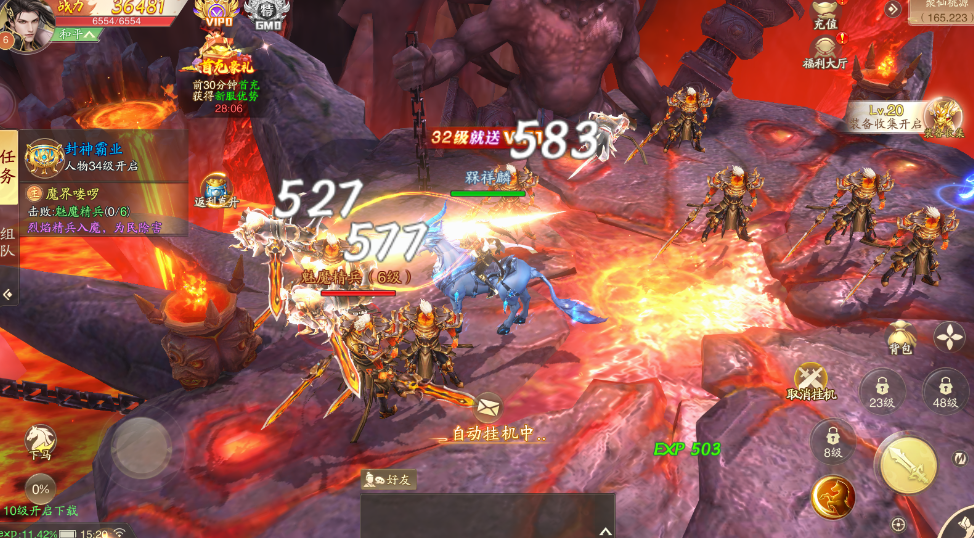The width and height of the screenshot is (974, 538).
Task: Open the envelope mail icon
Action: [489, 406]
